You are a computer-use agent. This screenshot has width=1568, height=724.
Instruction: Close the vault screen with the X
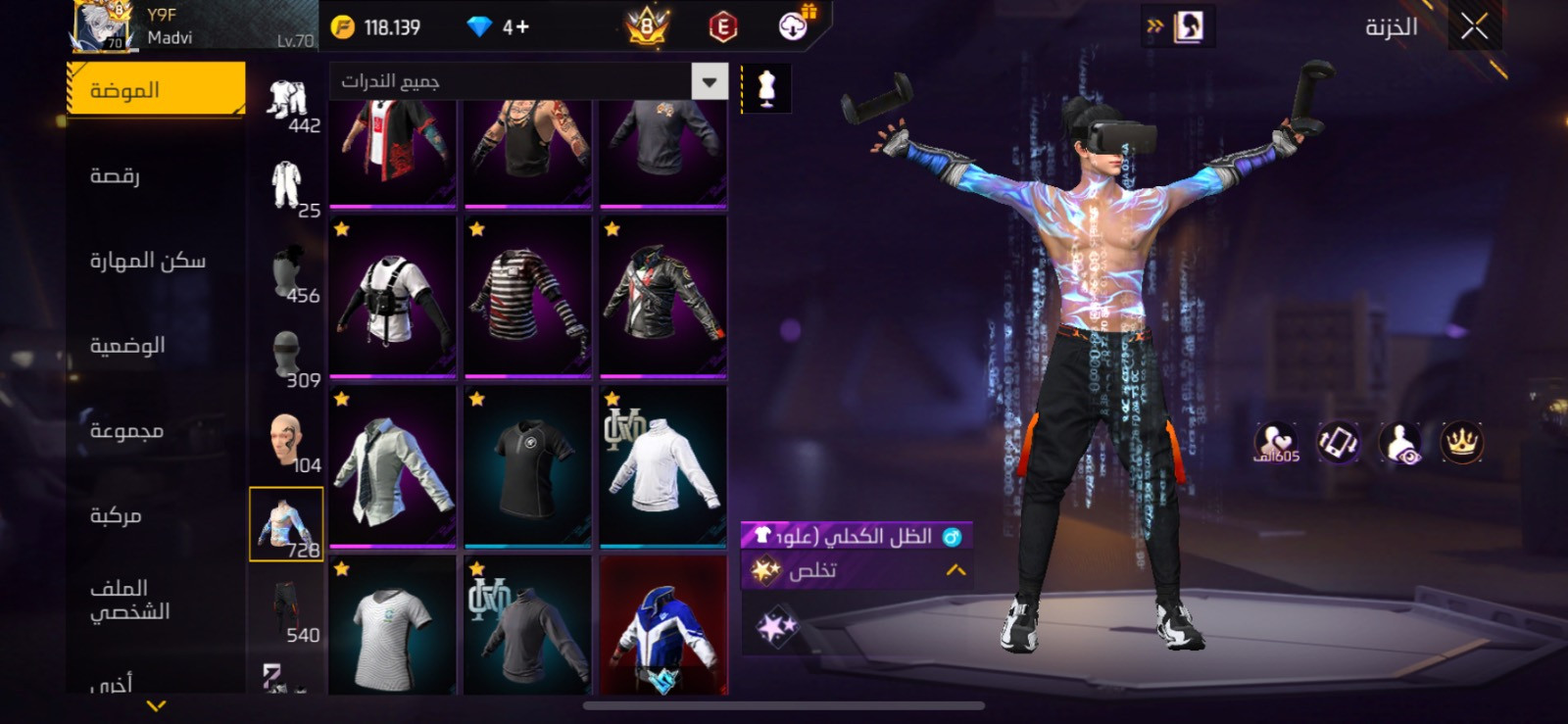1474,27
